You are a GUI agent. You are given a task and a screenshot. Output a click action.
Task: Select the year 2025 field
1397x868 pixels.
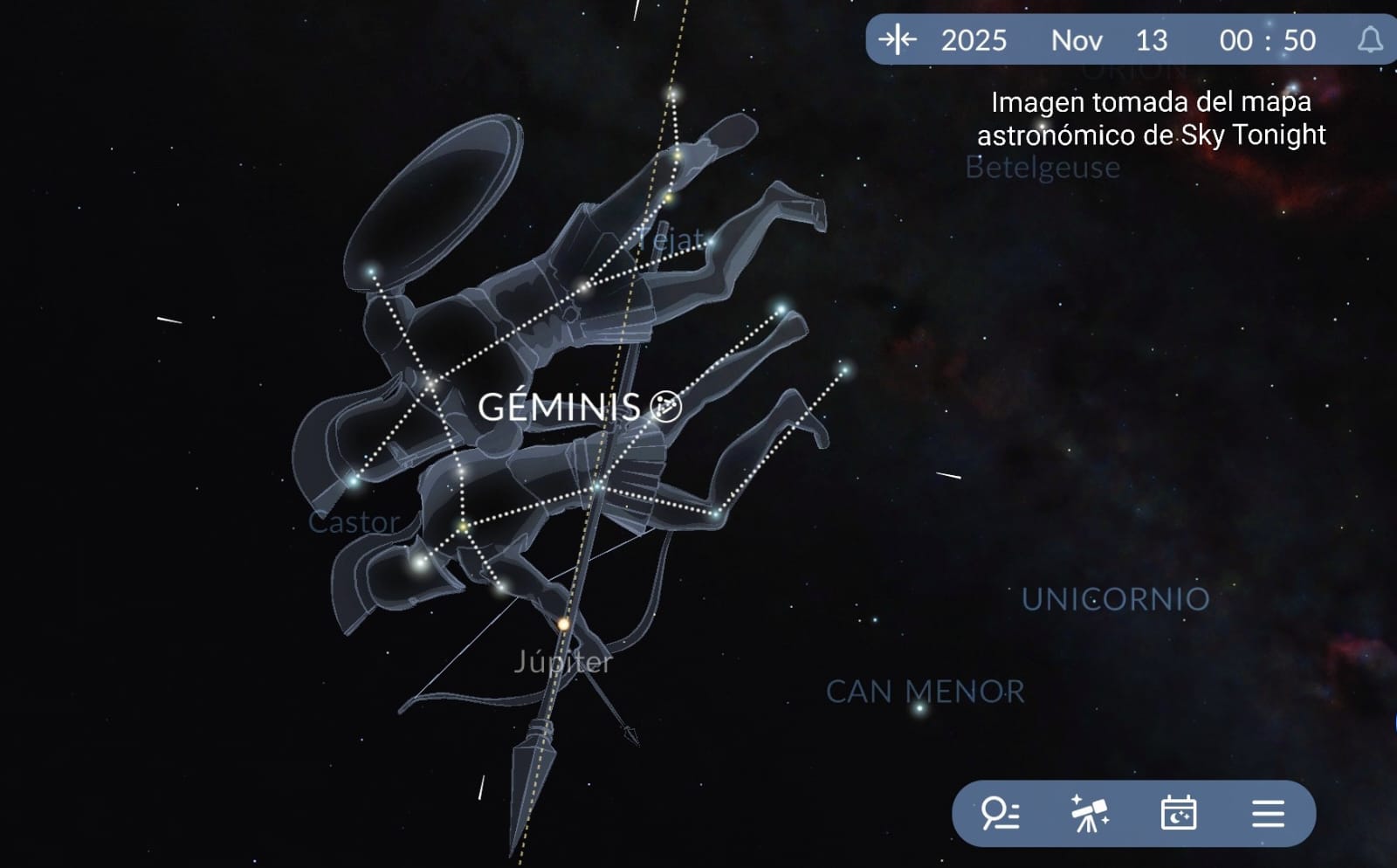[x=974, y=40]
